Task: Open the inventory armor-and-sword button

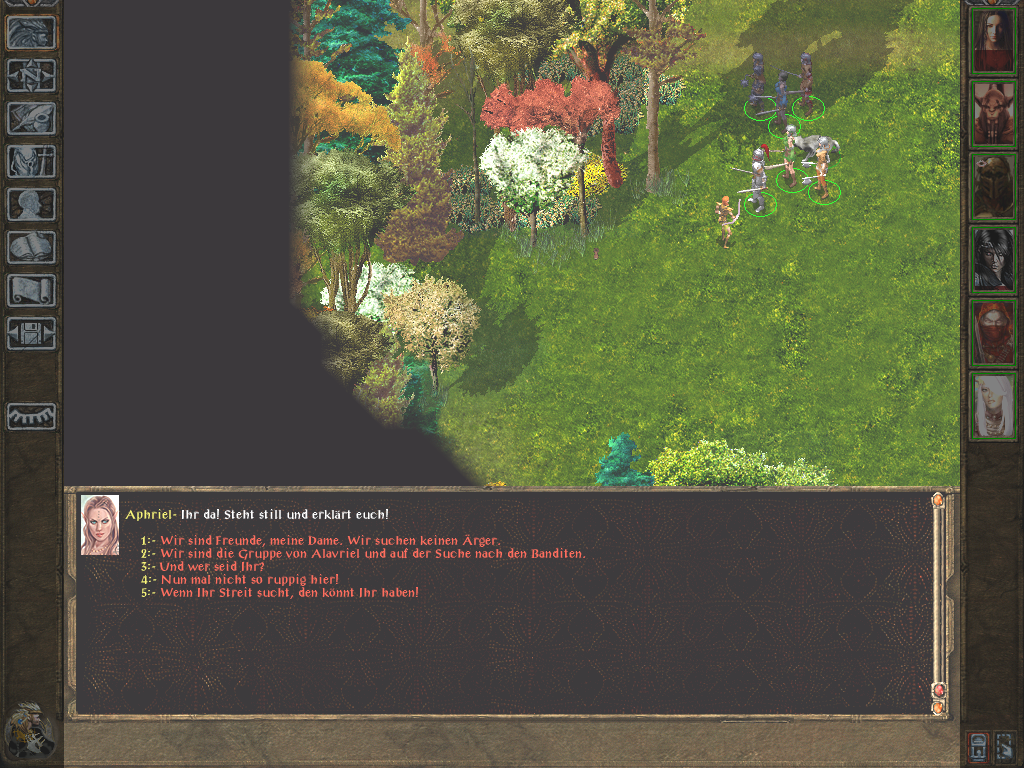Action: 31,161
